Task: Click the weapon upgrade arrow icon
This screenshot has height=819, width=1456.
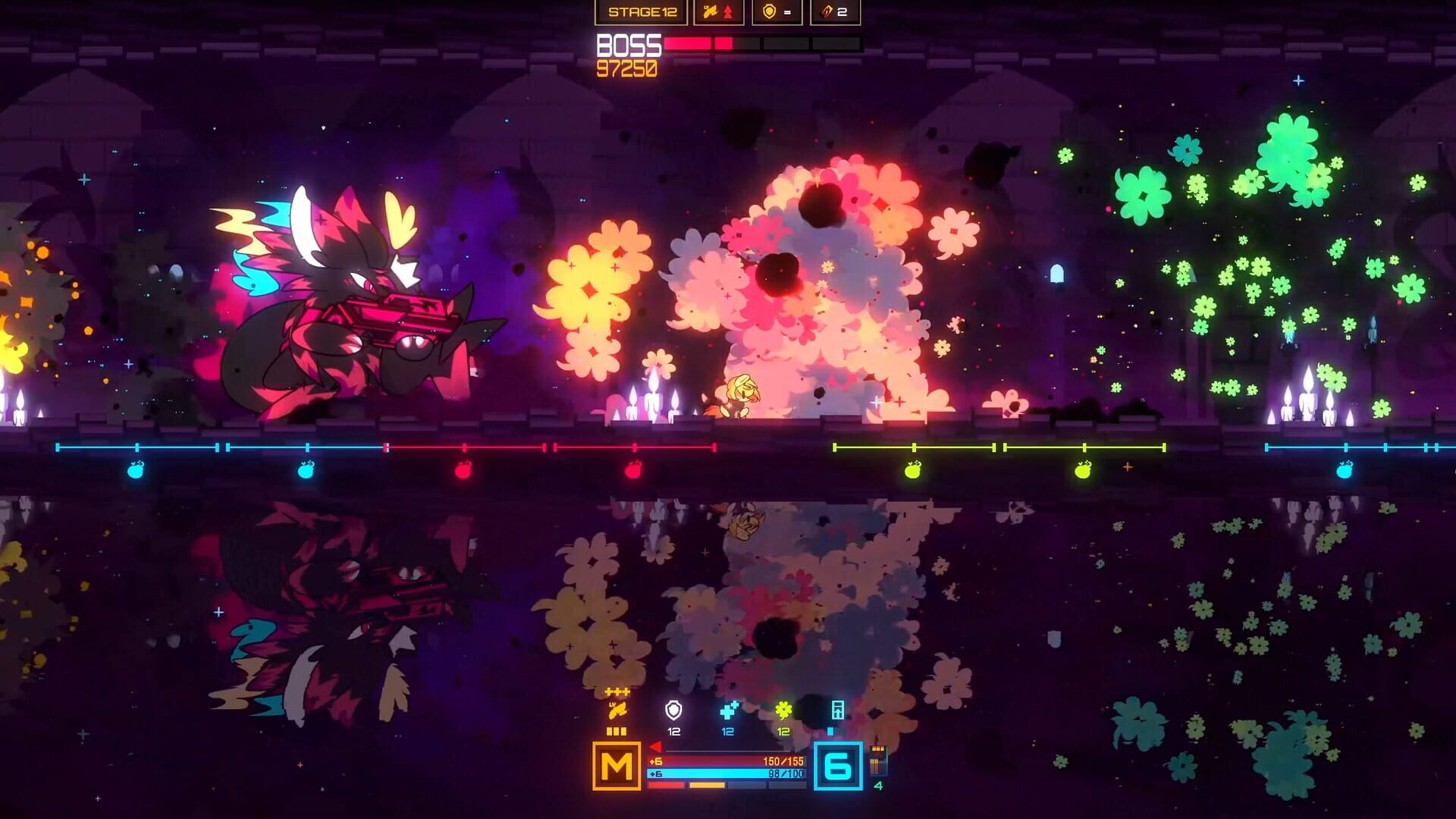Action: pyautogui.click(x=728, y=11)
